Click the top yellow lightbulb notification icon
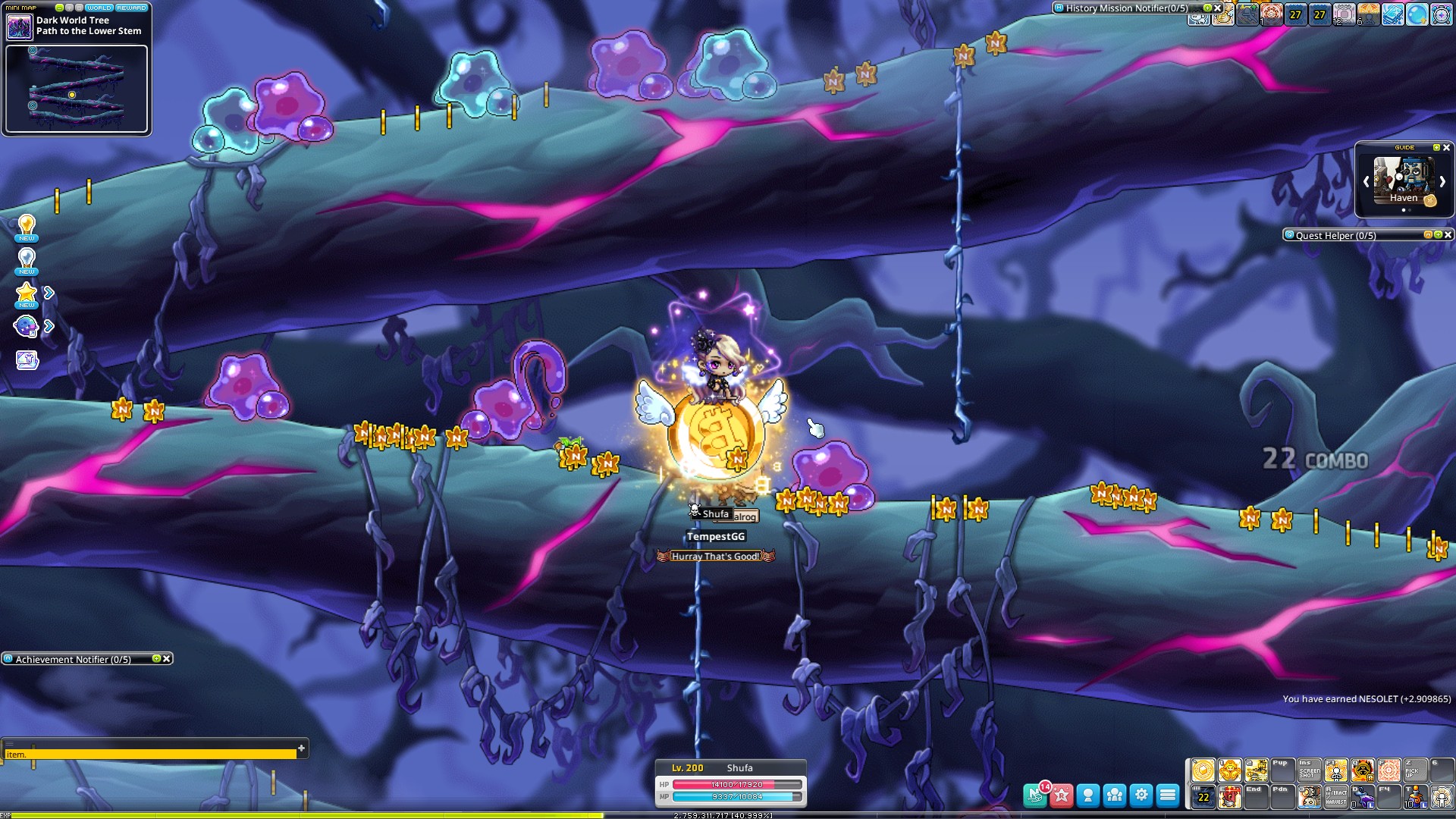The width and height of the screenshot is (1456, 819). point(27,227)
